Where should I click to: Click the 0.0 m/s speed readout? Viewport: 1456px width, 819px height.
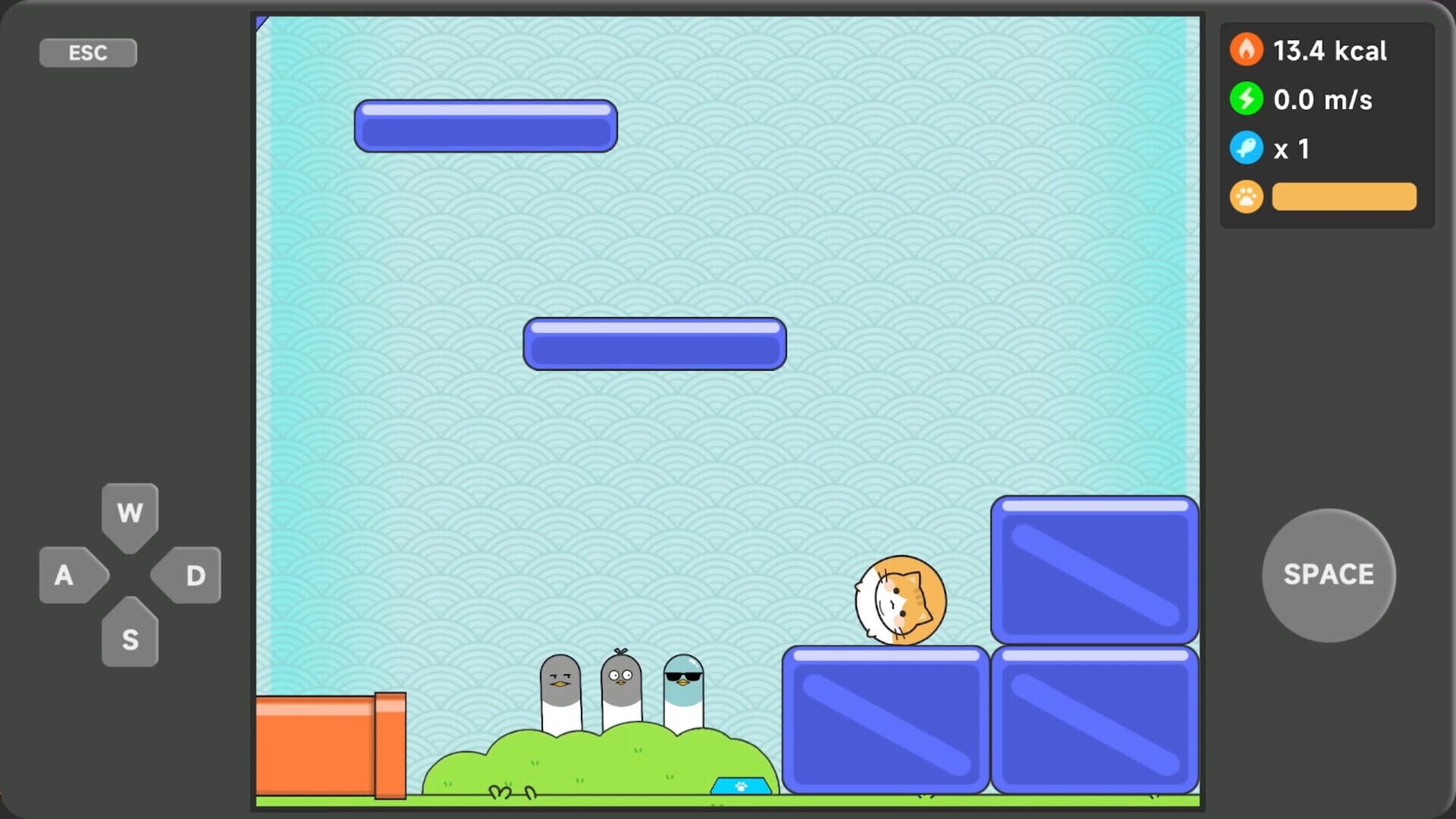click(x=1323, y=99)
